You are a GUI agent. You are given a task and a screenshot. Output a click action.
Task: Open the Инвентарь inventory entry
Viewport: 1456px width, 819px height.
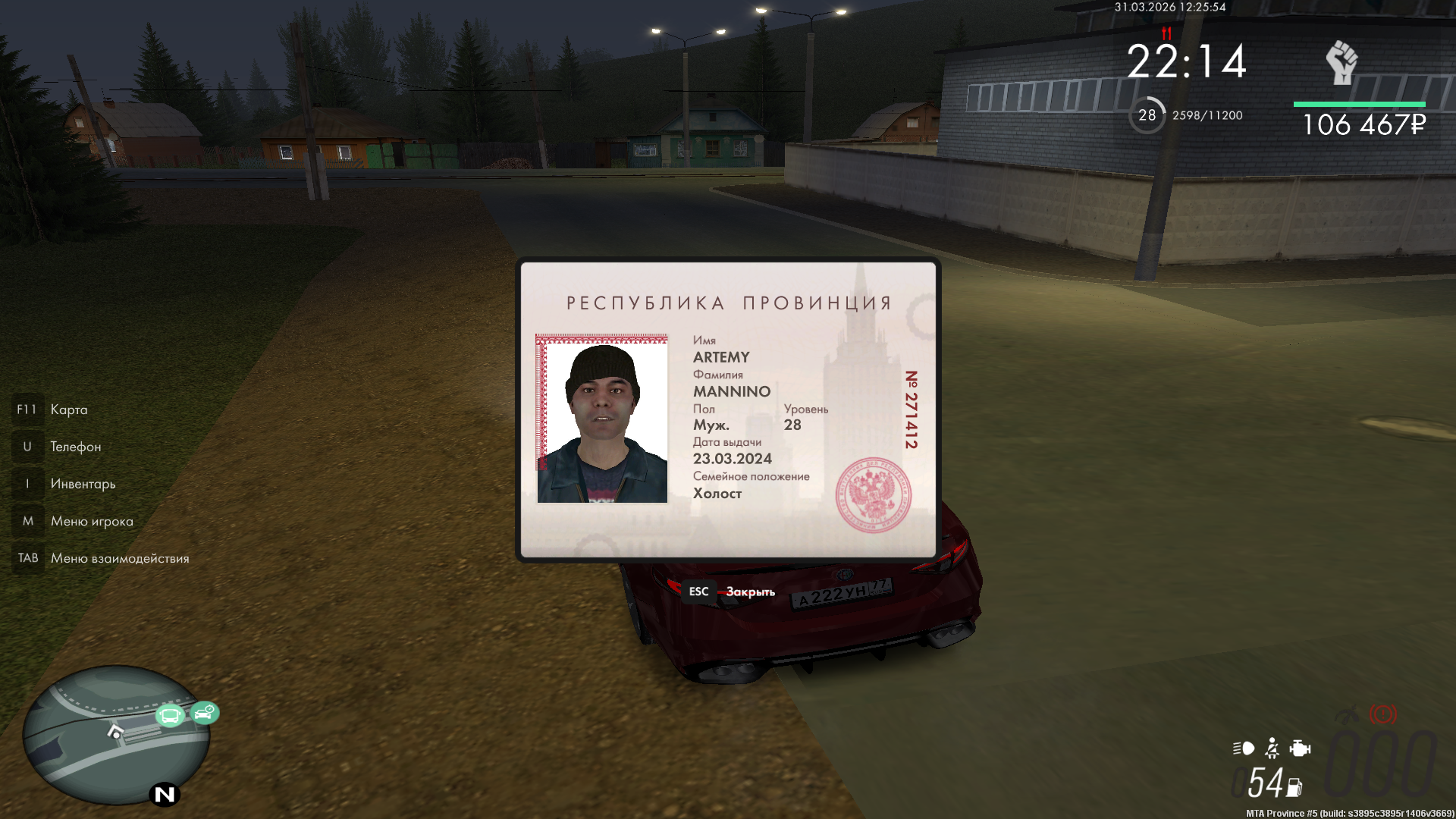(x=83, y=484)
